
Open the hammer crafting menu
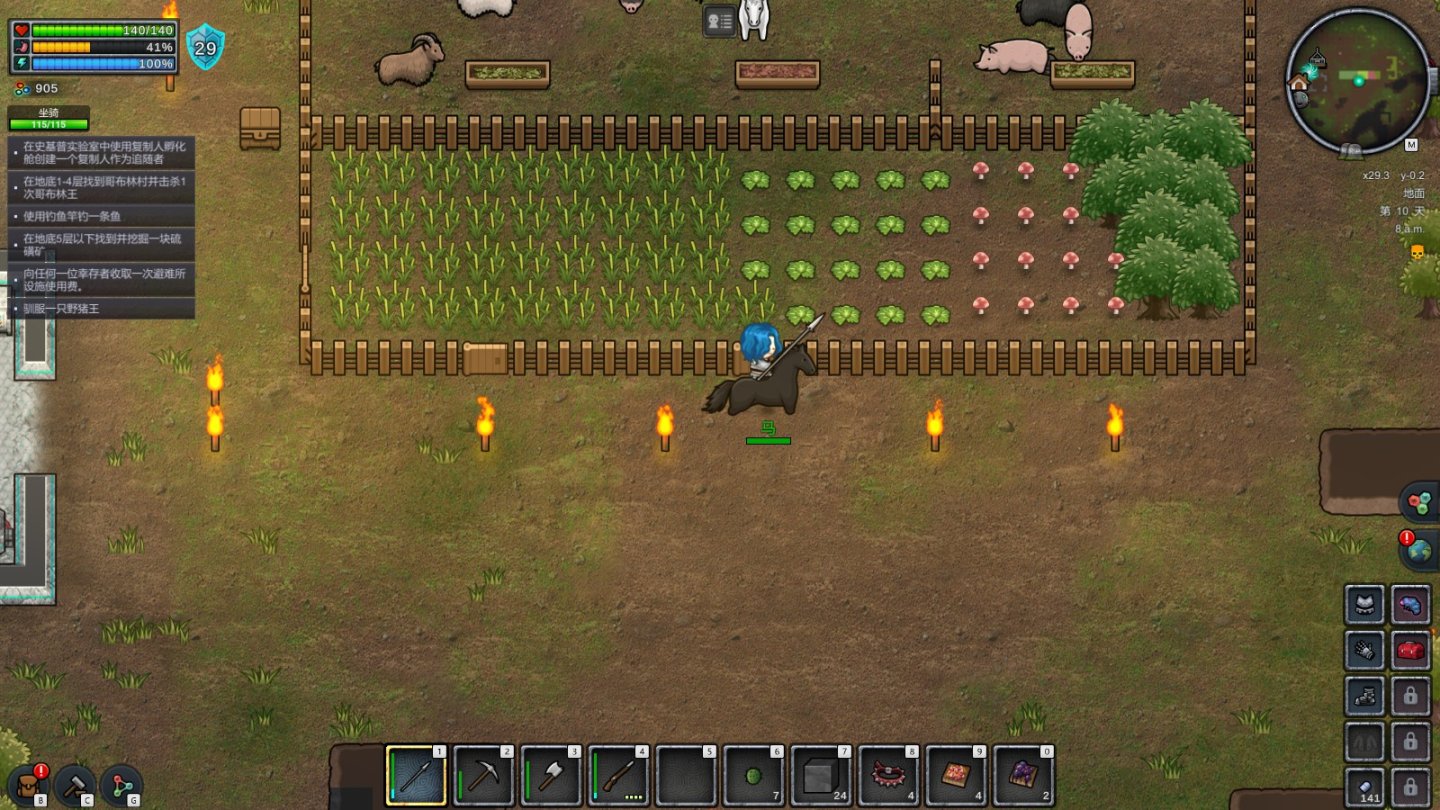[75, 785]
